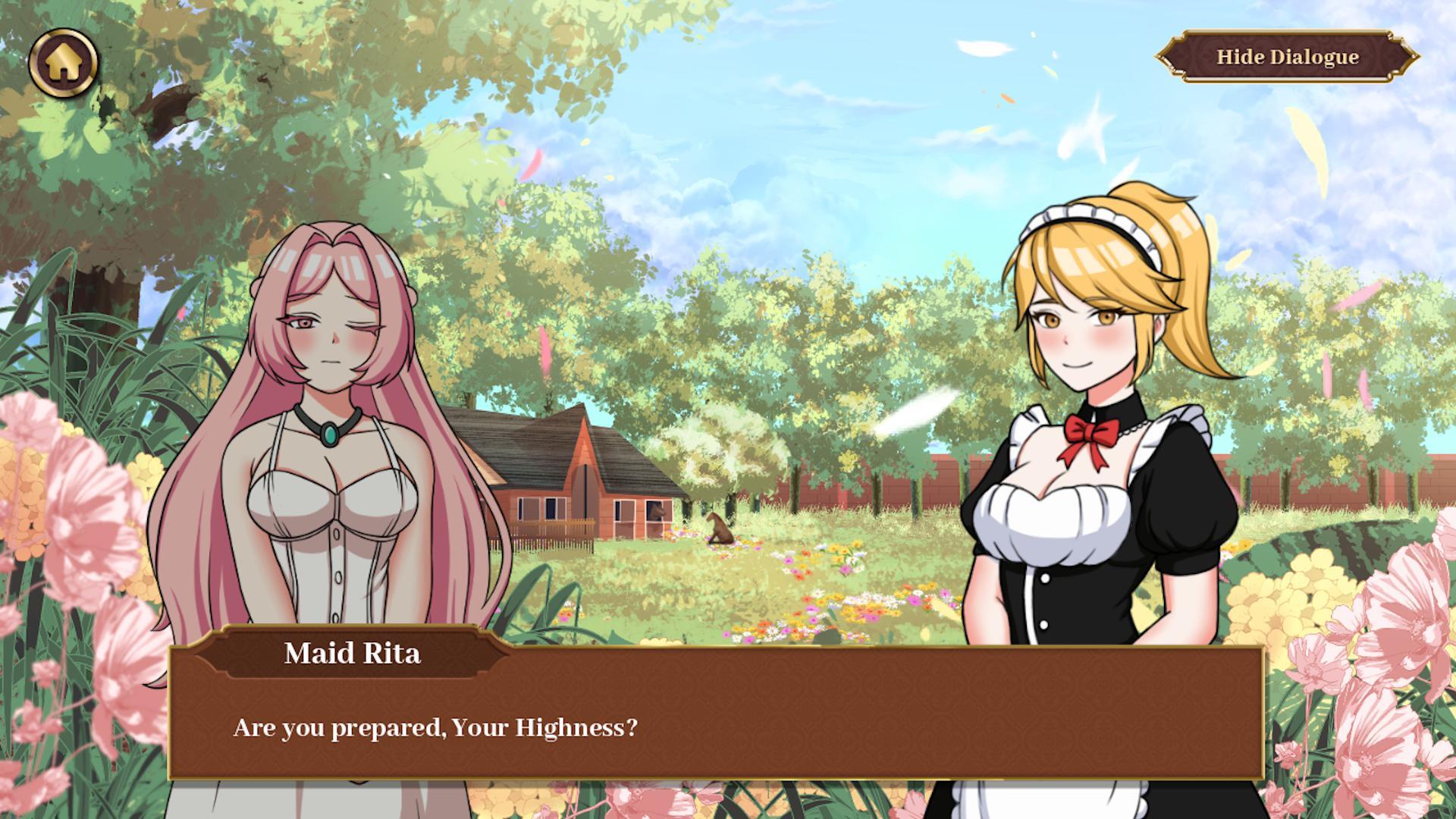Click the Hide Dialogue banner button
1456x819 pixels.
(1289, 57)
